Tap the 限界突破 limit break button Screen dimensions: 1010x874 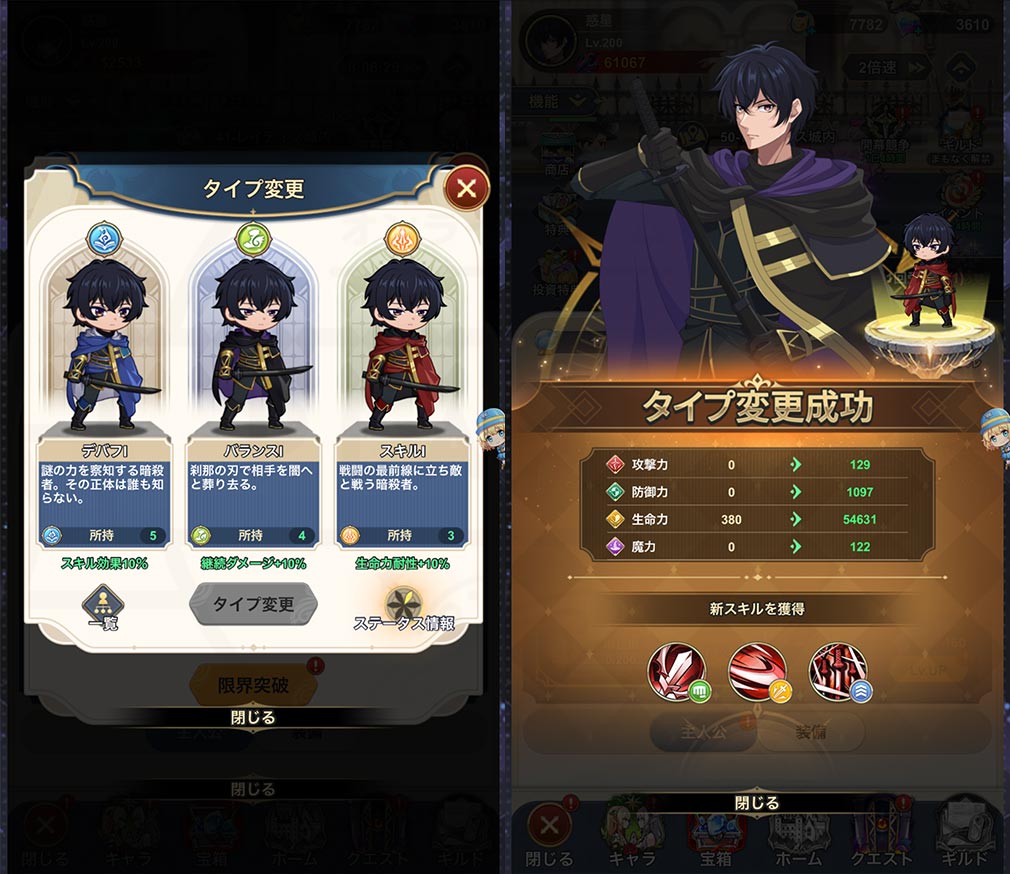coord(253,685)
